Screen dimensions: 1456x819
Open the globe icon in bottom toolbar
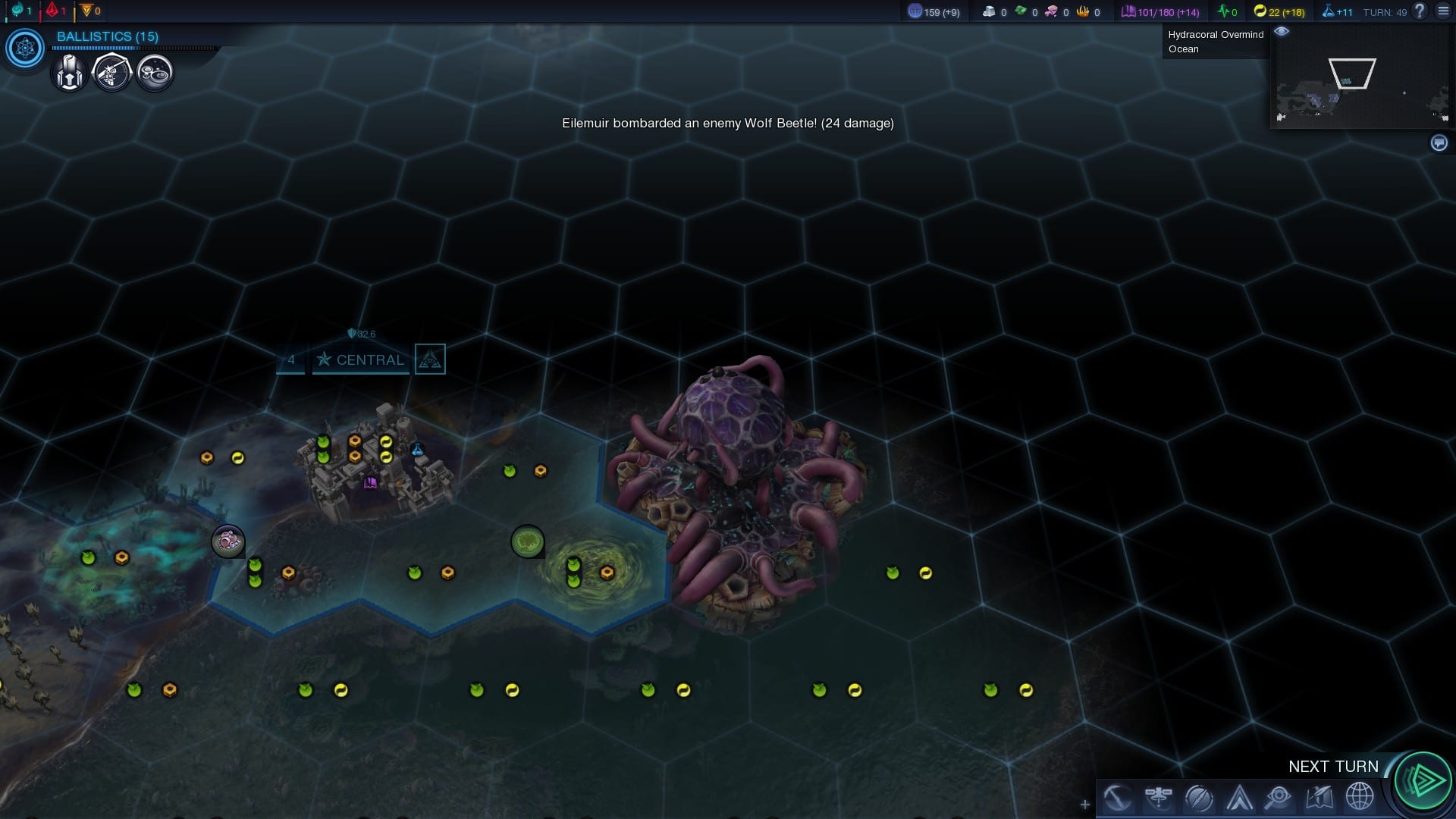1359,797
